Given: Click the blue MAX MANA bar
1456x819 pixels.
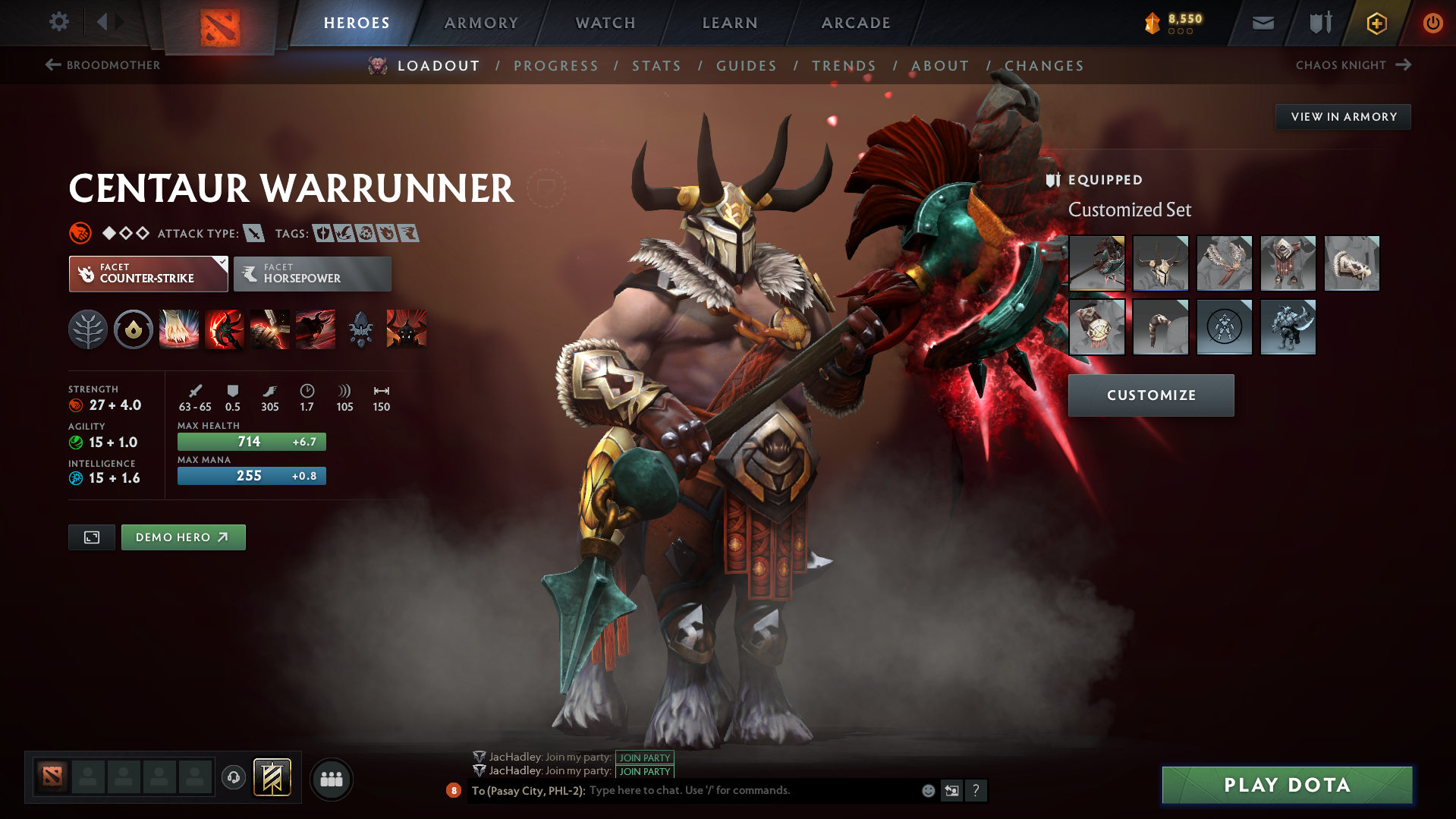Looking at the screenshot, I should click(x=251, y=476).
